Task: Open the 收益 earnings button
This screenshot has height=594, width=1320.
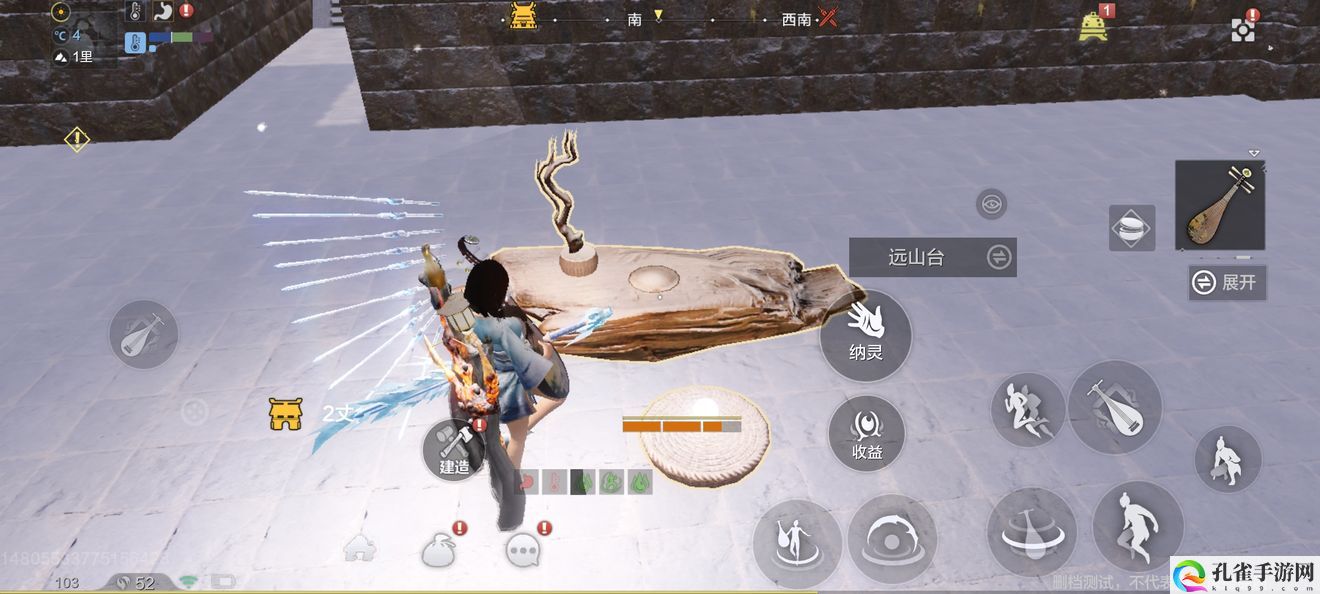Action: 866,434
